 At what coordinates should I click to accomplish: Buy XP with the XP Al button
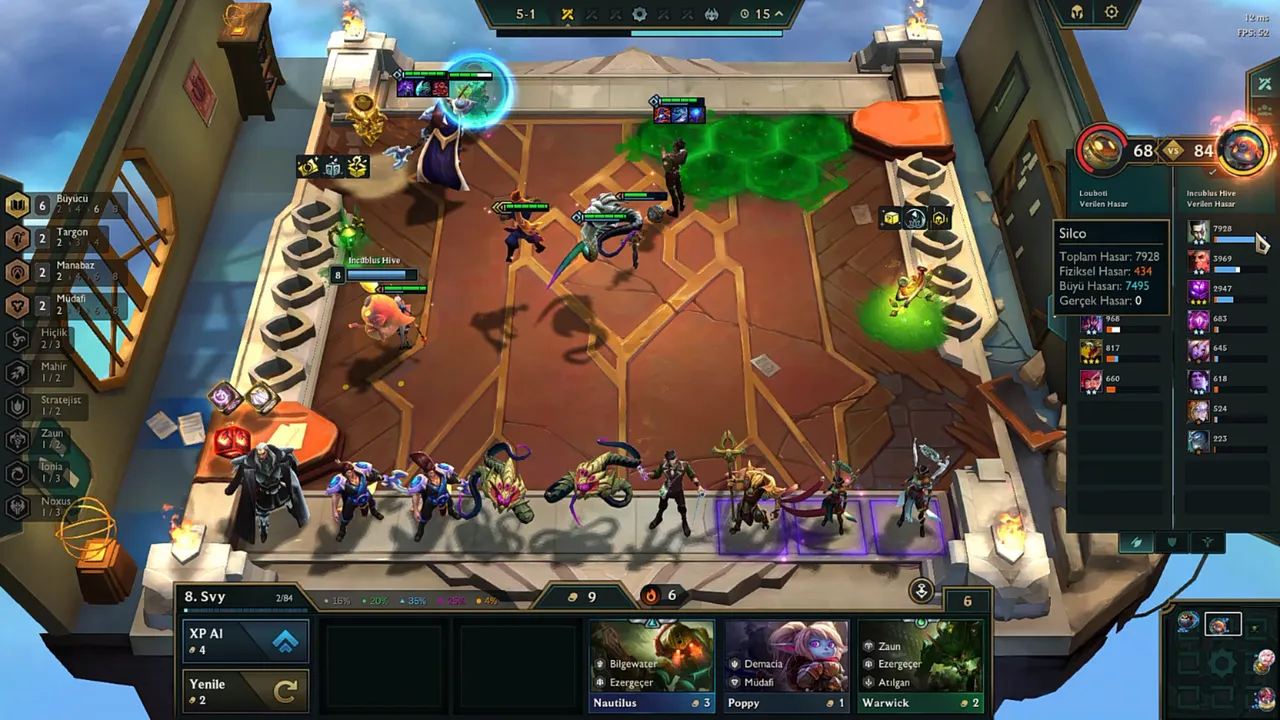(x=245, y=641)
